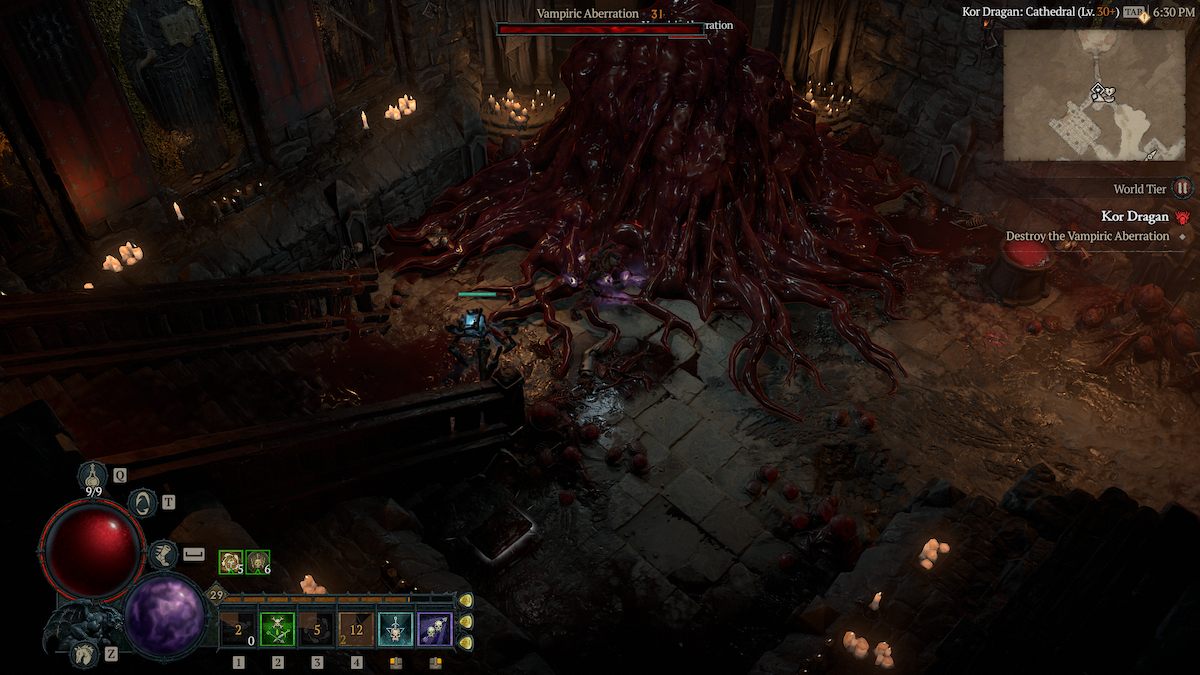Inspect the green buff icon with 5 stacks
This screenshot has width=1200, height=675.
pyautogui.click(x=231, y=563)
